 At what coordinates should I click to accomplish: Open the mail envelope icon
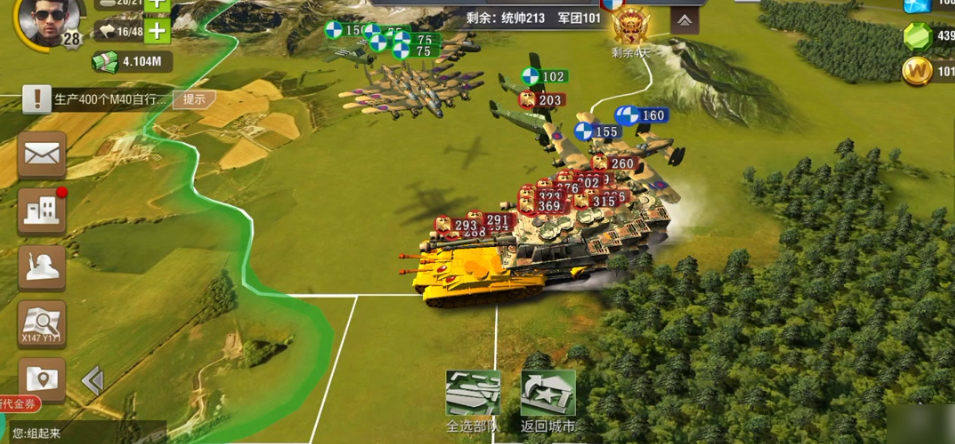[x=42, y=155]
